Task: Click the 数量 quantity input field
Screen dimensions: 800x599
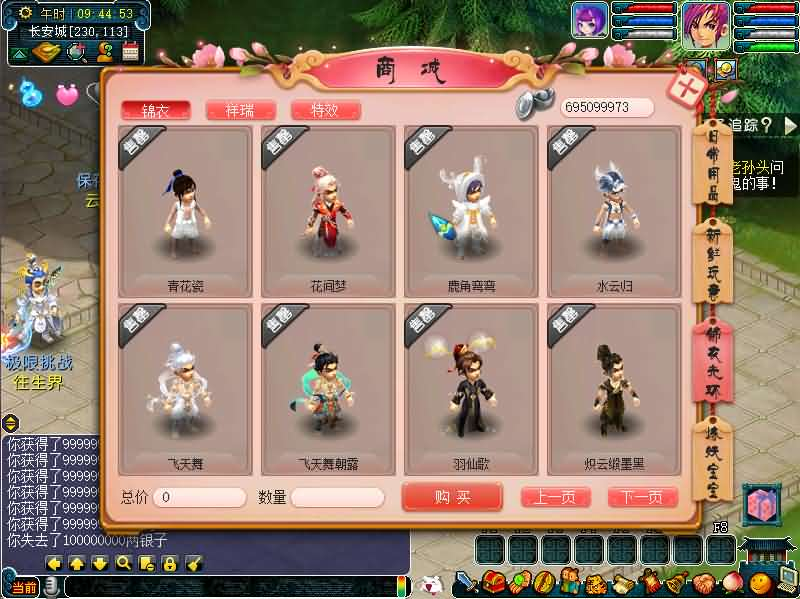Action: pyautogui.click(x=337, y=497)
